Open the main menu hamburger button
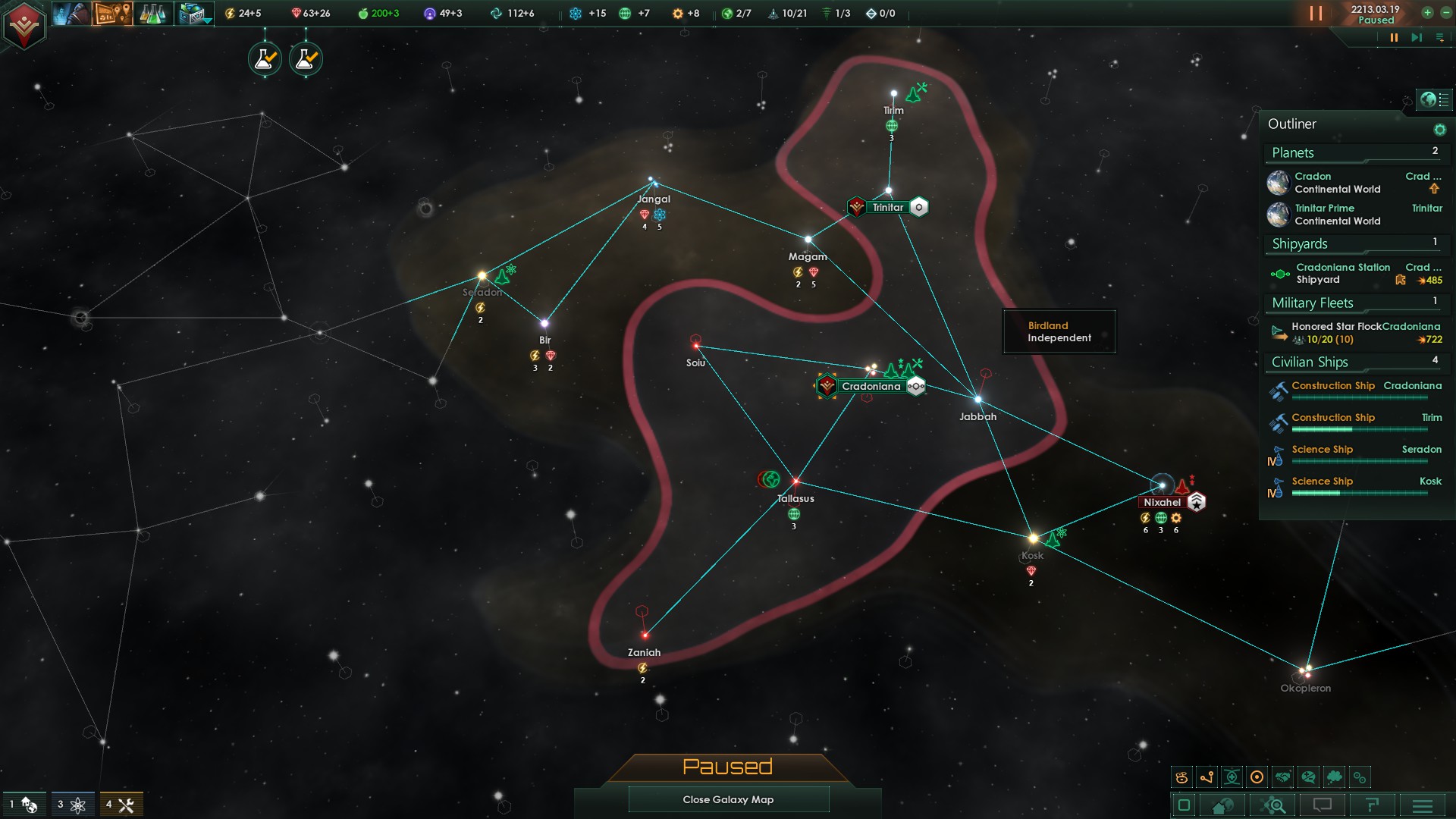 click(1423, 805)
